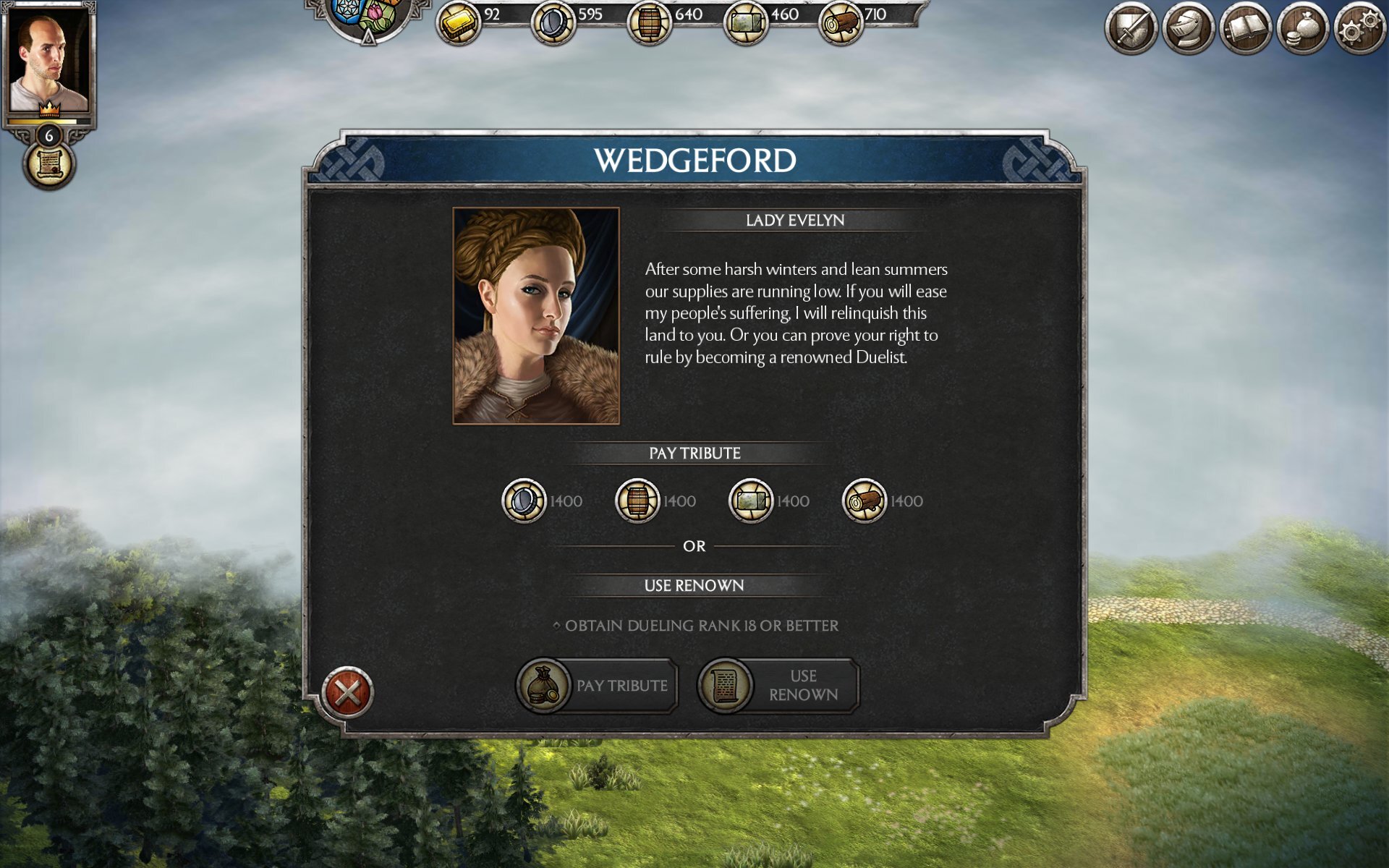Click the stone resource icon showing 460
The image size is (1389, 868).
click(746, 22)
